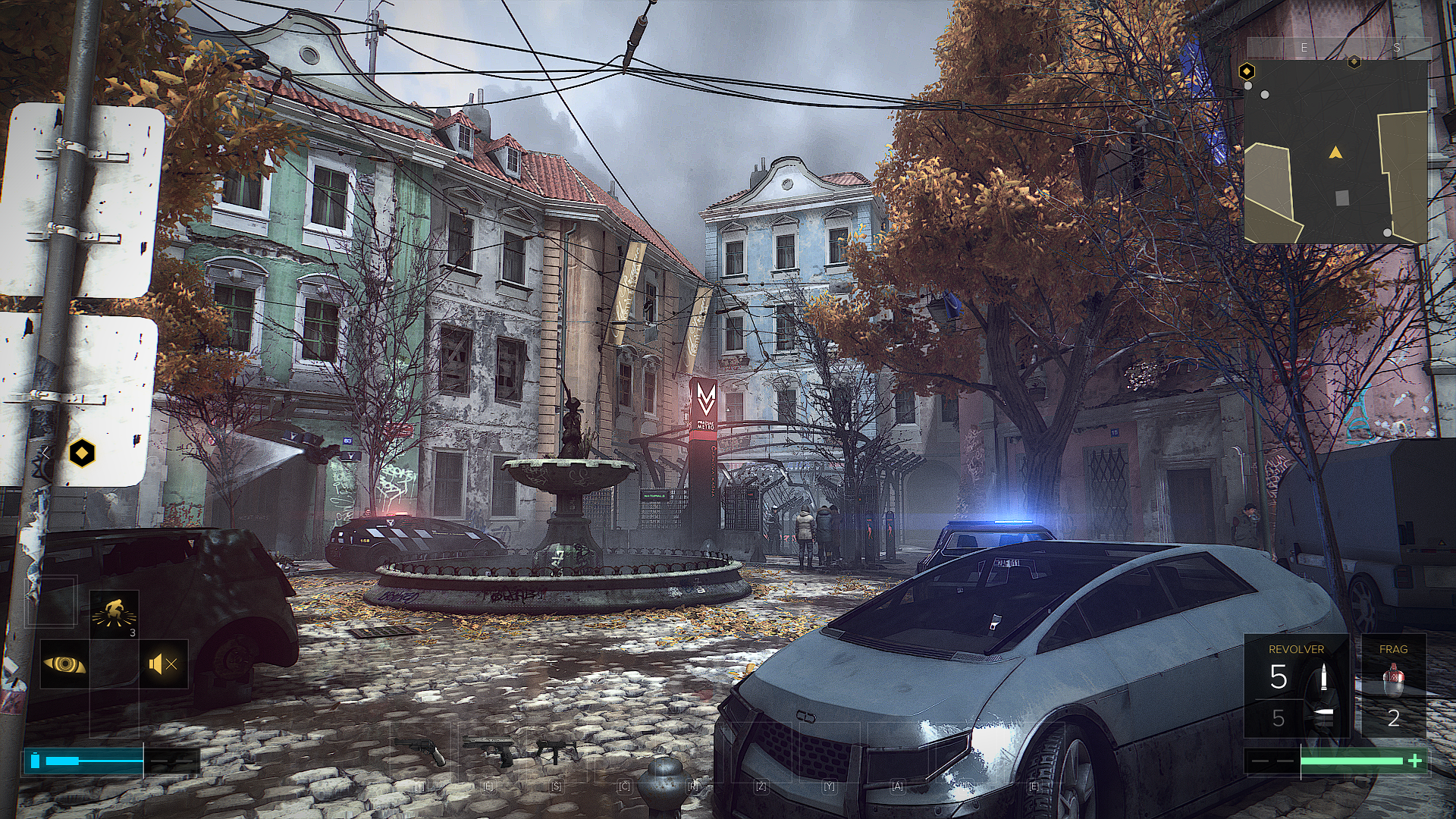Toggle the muted speaker silent-movement augmentation

click(163, 664)
